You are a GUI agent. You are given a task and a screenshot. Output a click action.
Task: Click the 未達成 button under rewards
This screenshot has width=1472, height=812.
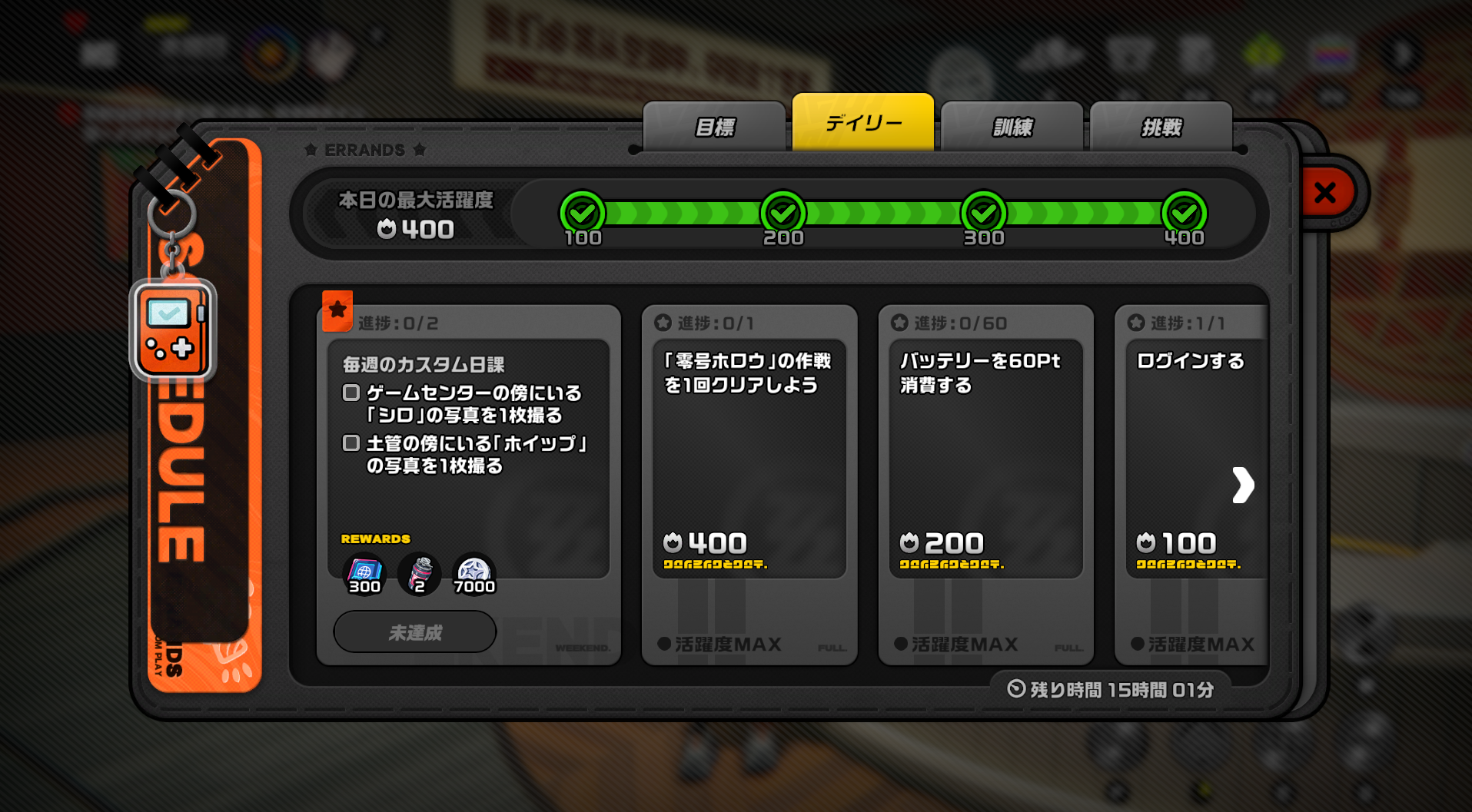tap(414, 631)
